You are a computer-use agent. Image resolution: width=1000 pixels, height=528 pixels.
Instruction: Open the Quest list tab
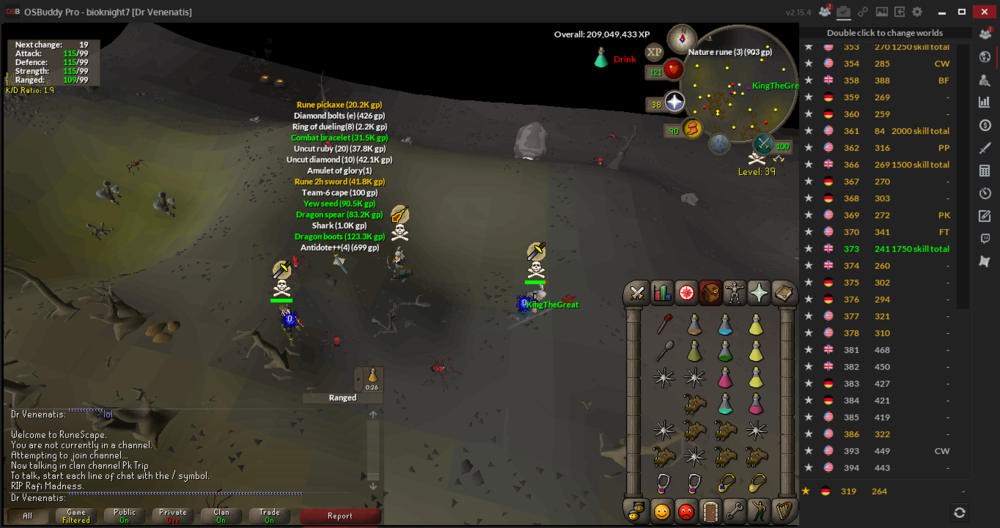pos(686,292)
